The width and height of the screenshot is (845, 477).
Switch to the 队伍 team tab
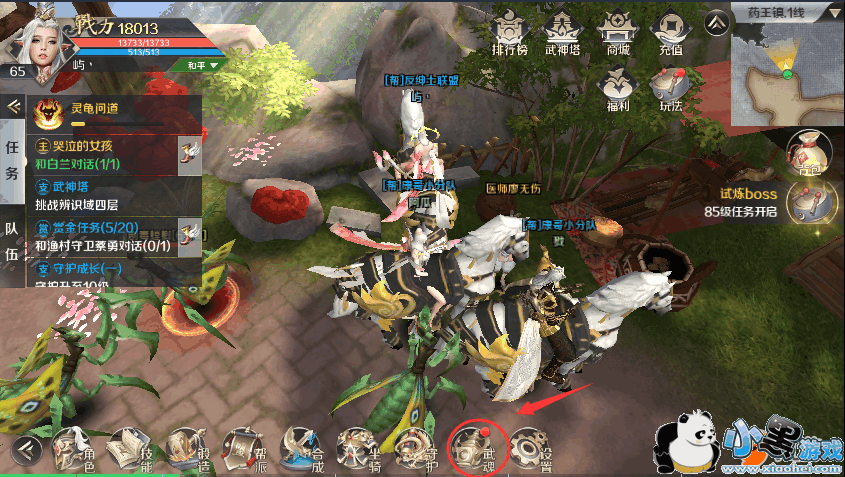coord(12,240)
